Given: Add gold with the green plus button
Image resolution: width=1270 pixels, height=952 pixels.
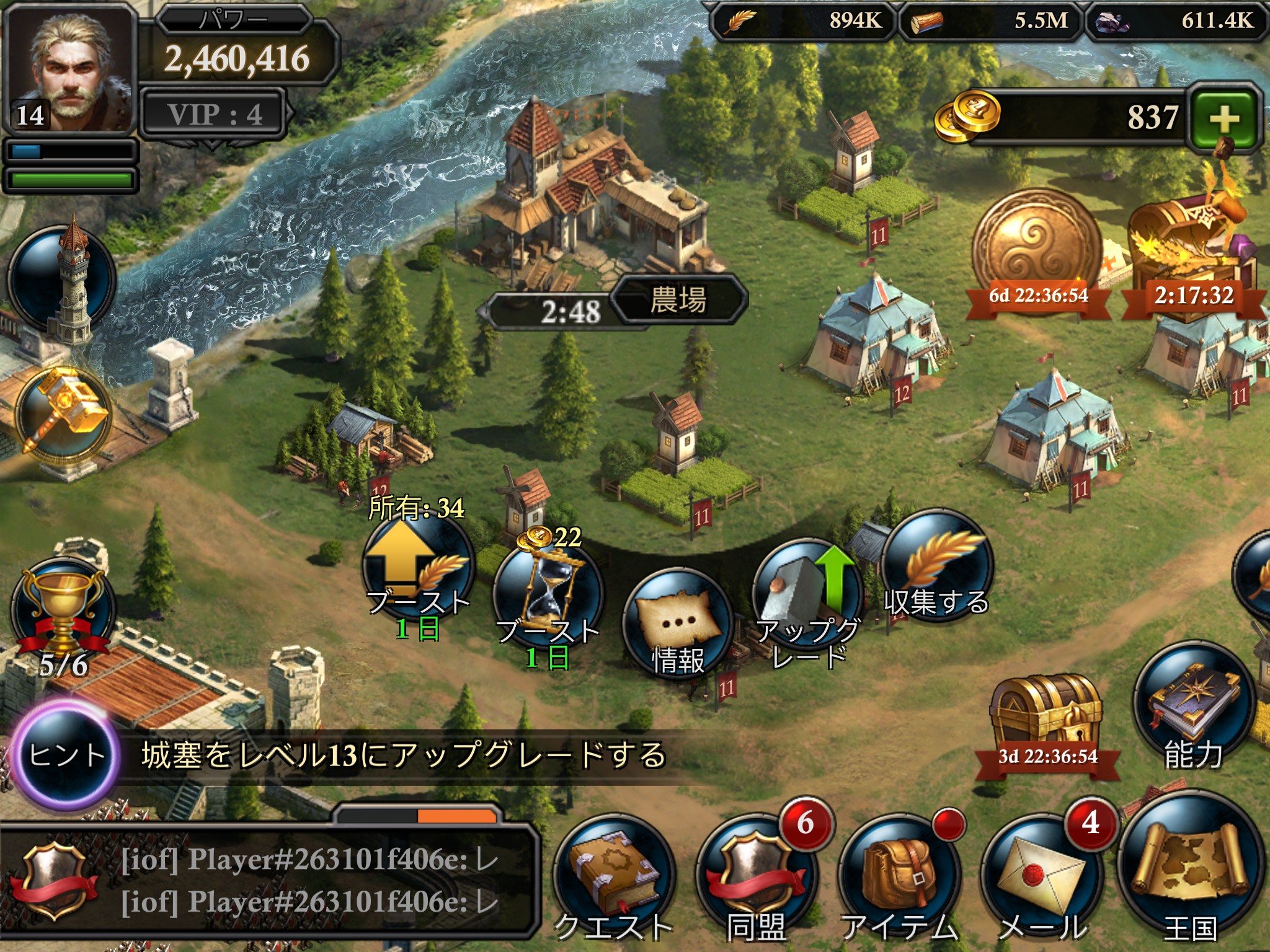Looking at the screenshot, I should point(1223,118).
